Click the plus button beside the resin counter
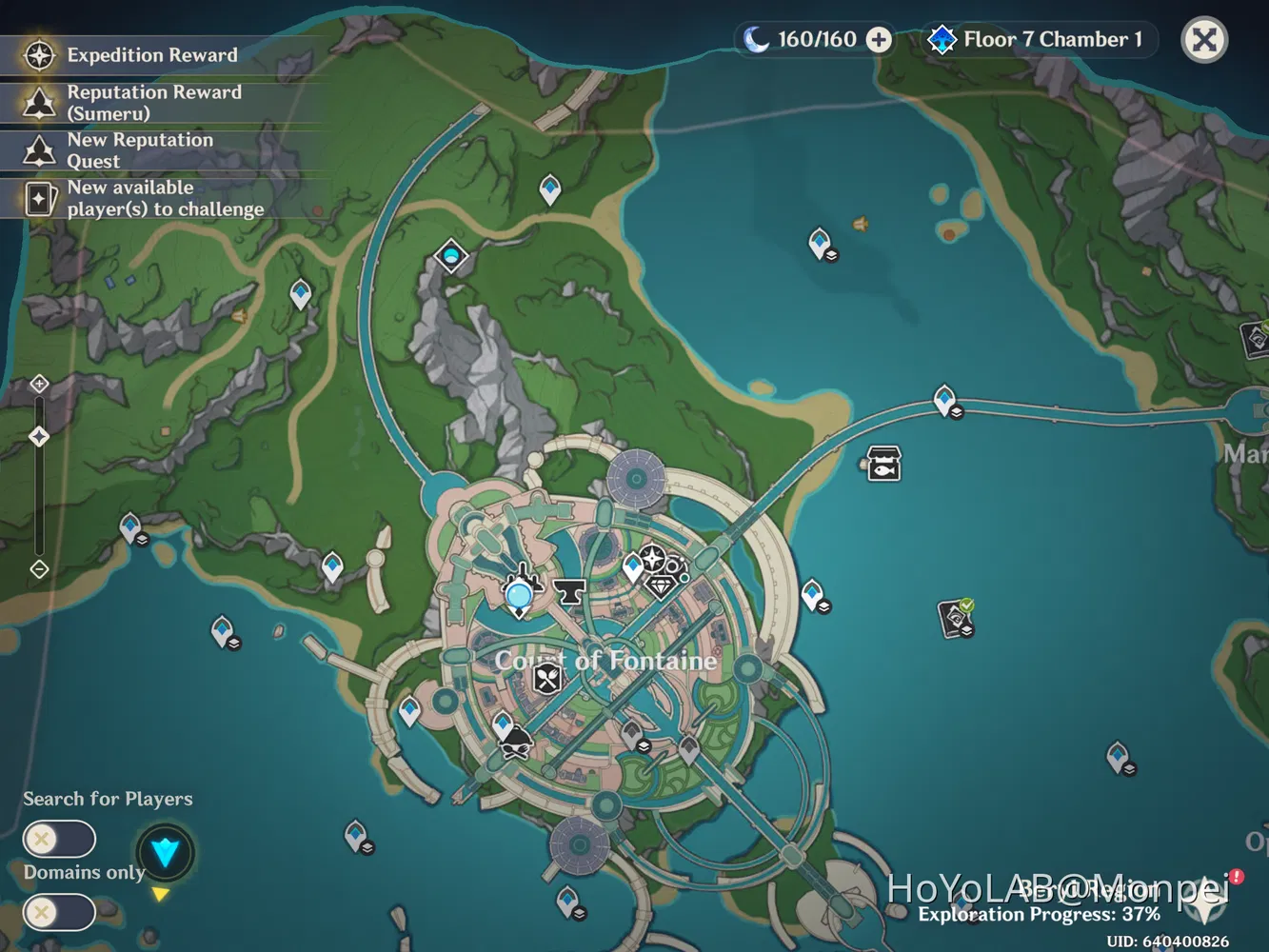Screen dimensions: 1269x952 point(876,40)
